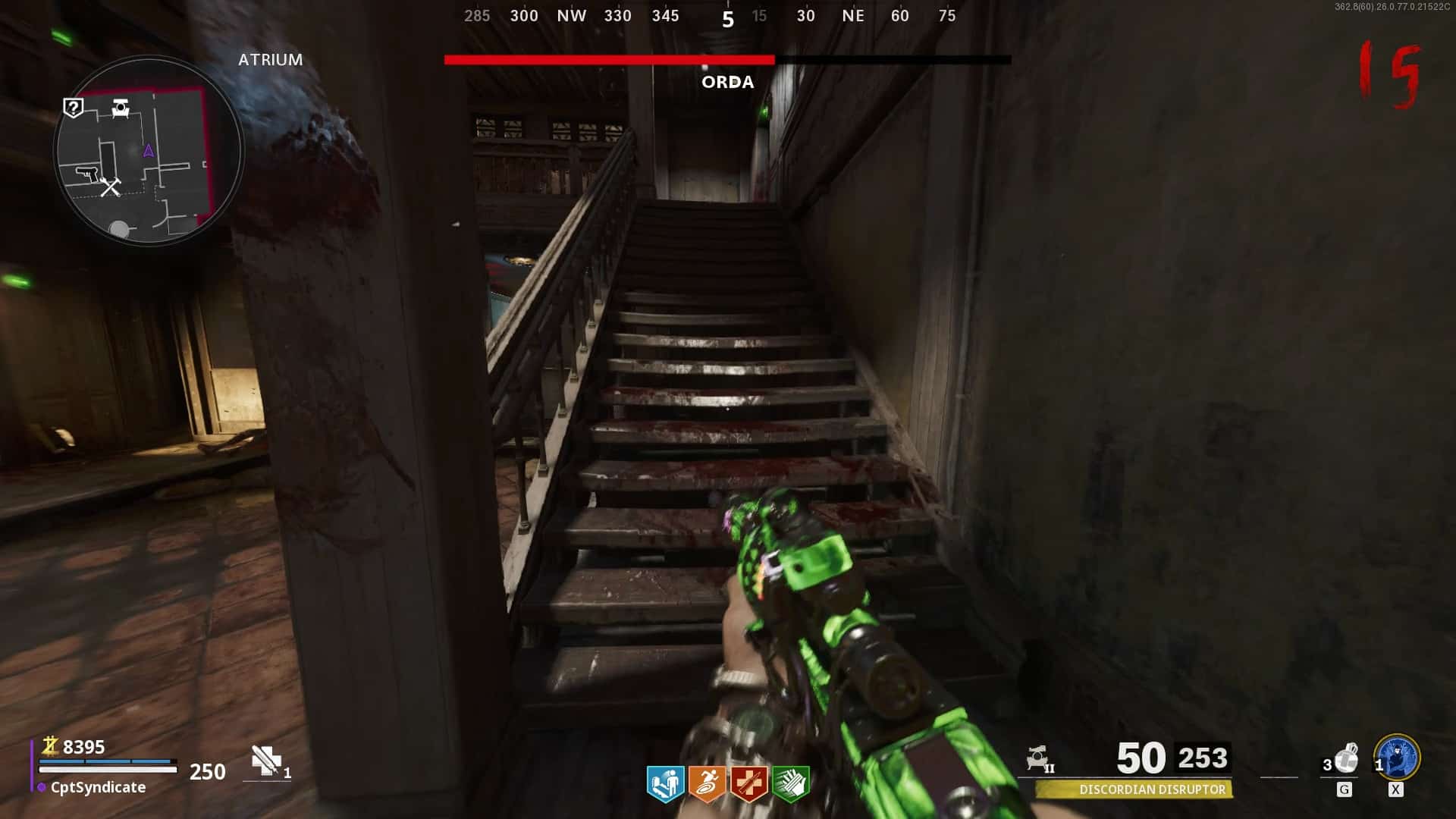Click the circular minimap
The width and height of the screenshot is (1456, 819).
pyautogui.click(x=149, y=150)
